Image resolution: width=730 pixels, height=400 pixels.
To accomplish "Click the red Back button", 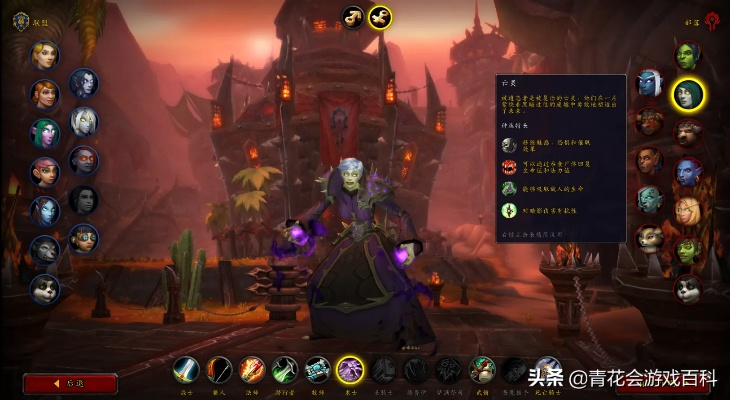I will coord(70,382).
